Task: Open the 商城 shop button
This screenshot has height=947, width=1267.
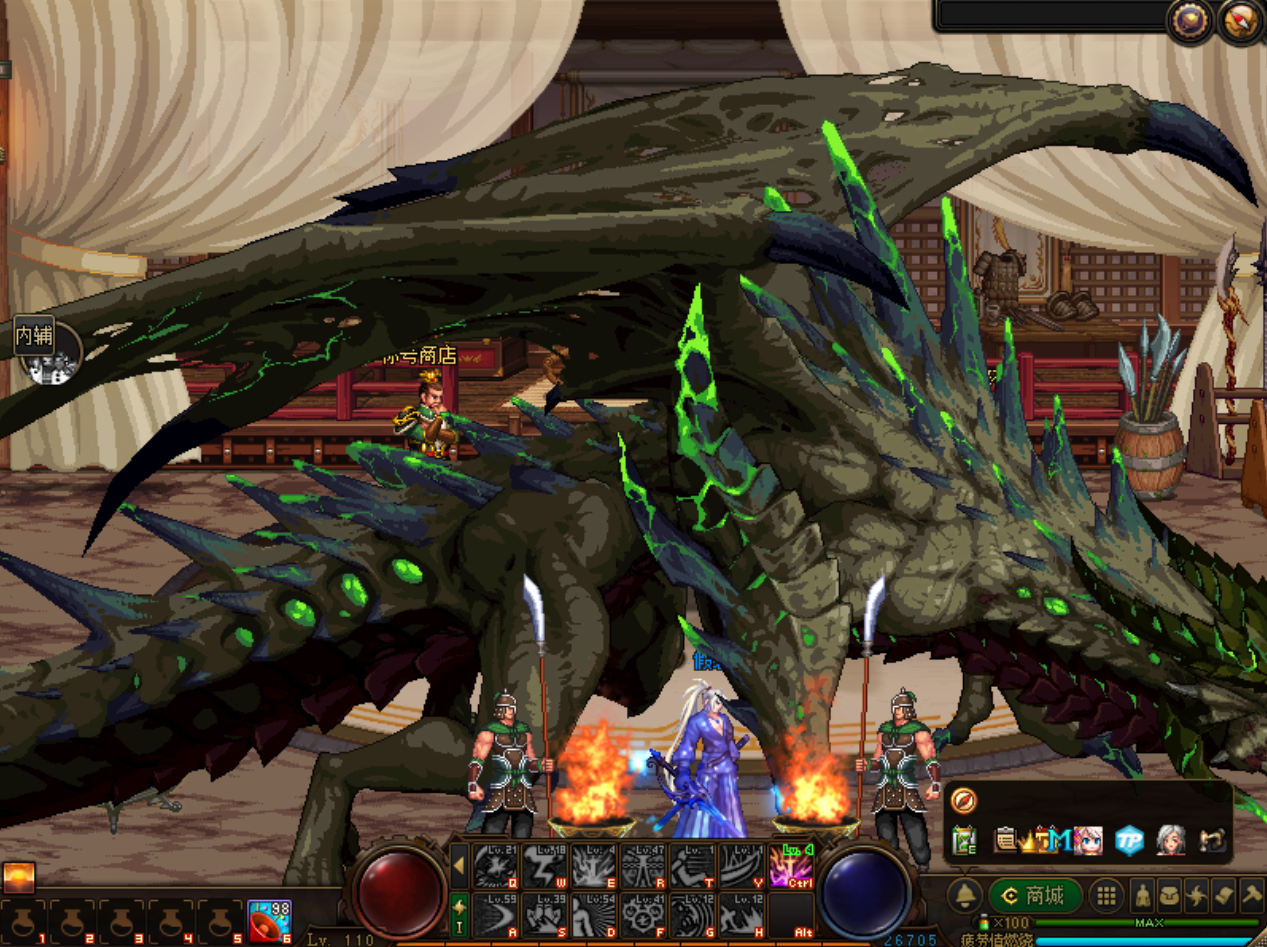Action: tap(1035, 896)
